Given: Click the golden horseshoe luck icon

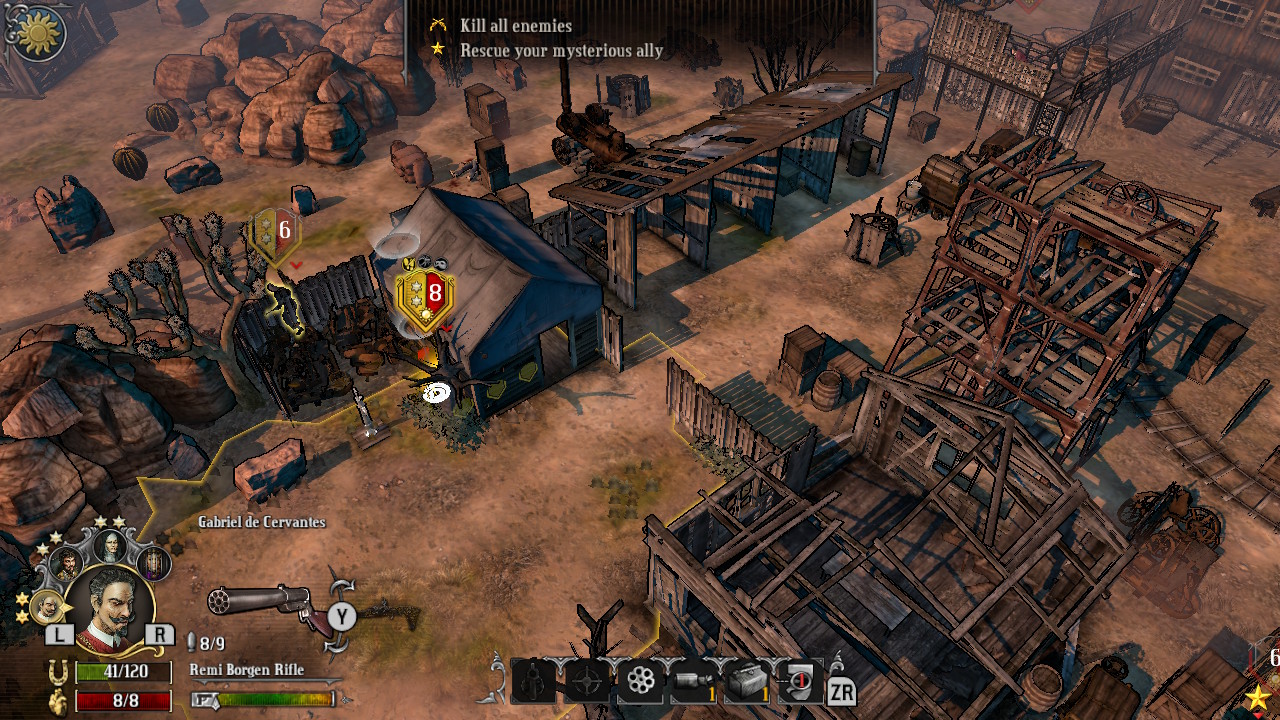Looking at the screenshot, I should pos(56,673).
